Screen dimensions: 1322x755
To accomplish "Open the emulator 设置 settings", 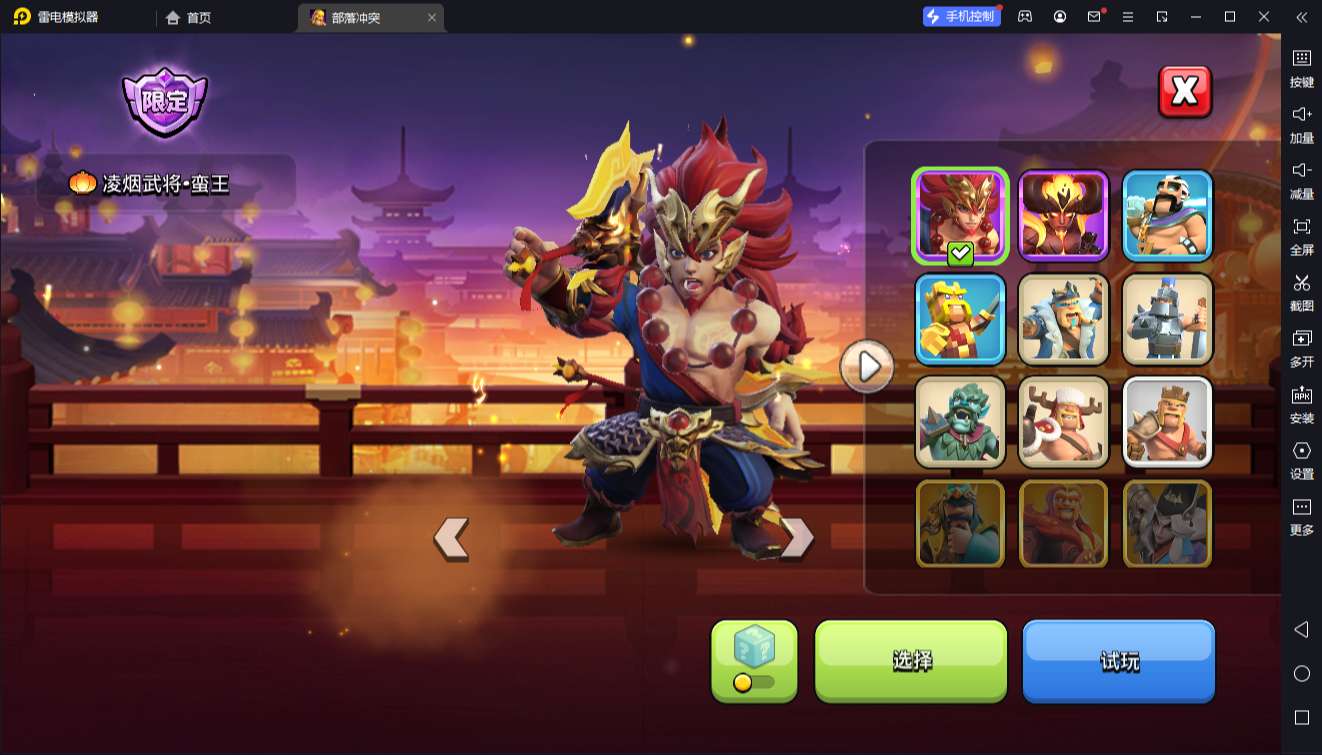I will coord(1301,460).
